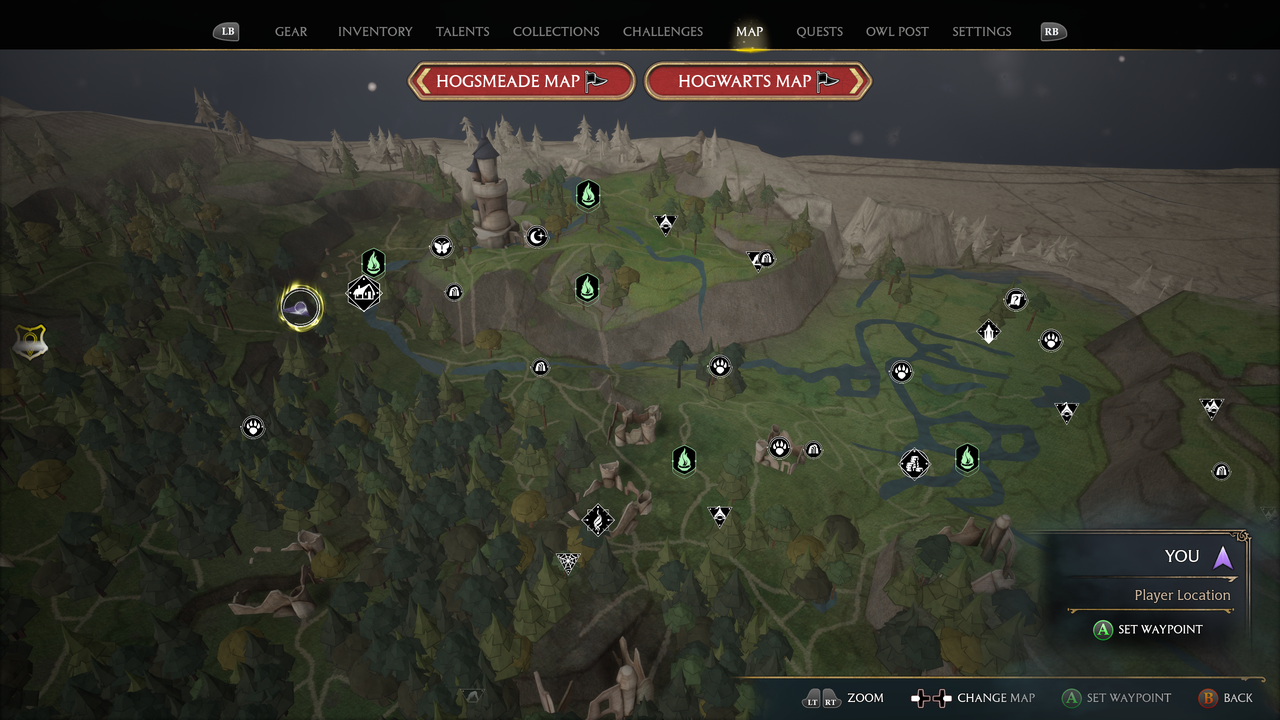Switch to the Owl Post tab
The image size is (1280, 720).
tap(897, 32)
